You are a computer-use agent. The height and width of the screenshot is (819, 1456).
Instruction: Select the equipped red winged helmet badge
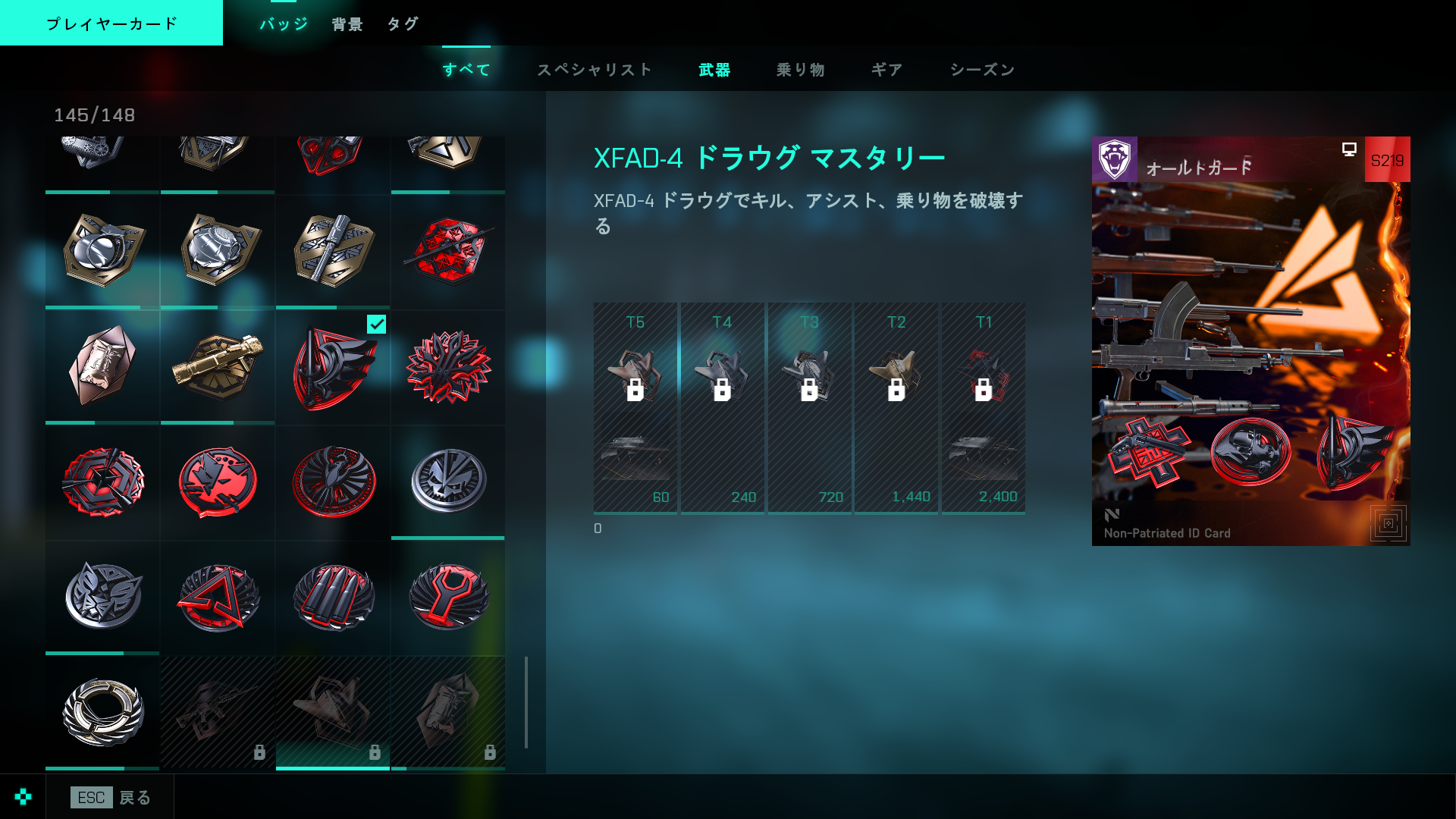point(333,368)
